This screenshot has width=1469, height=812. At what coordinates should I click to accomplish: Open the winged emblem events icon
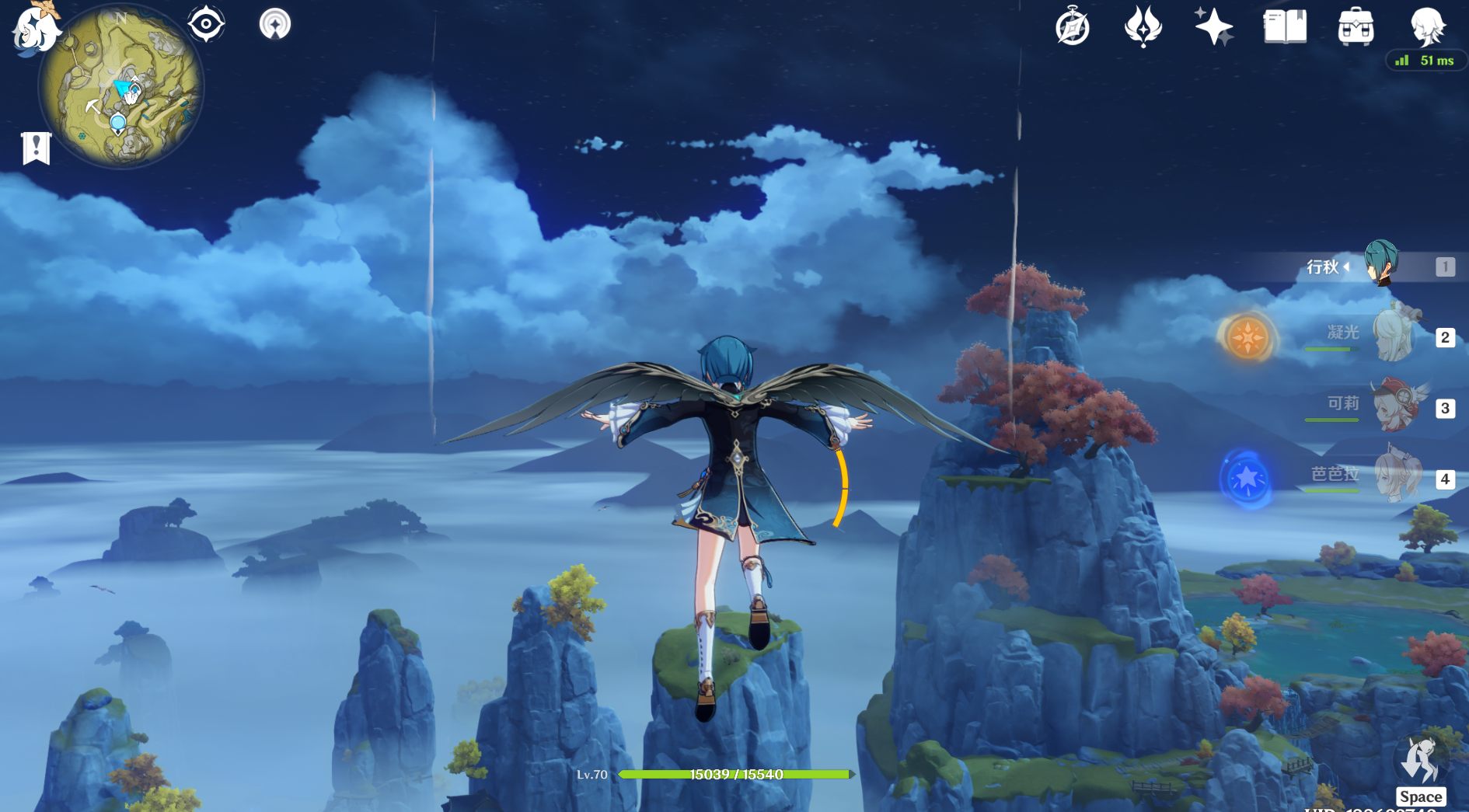pos(1143,26)
